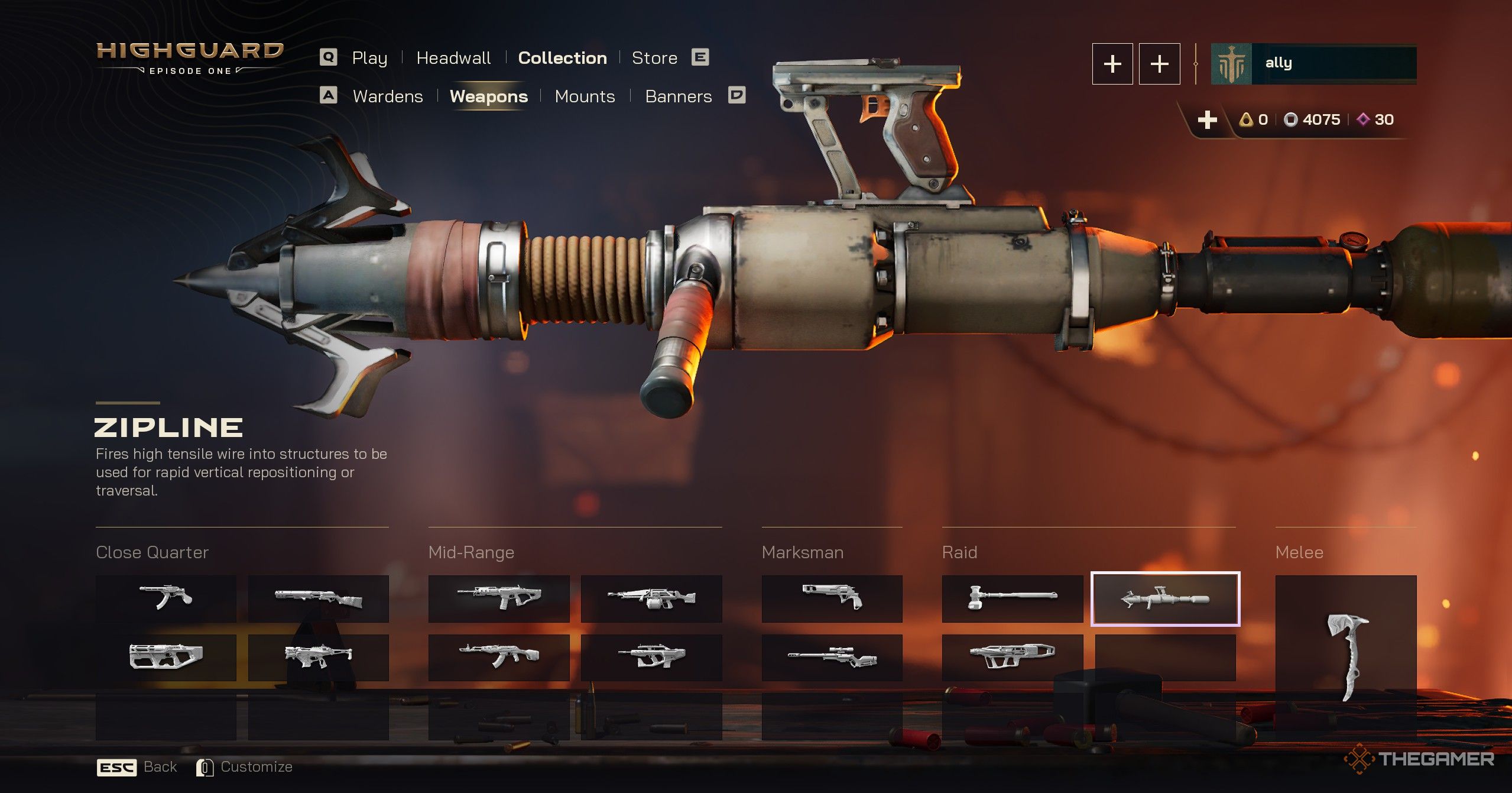Switch to the Headwall tab

[453, 58]
